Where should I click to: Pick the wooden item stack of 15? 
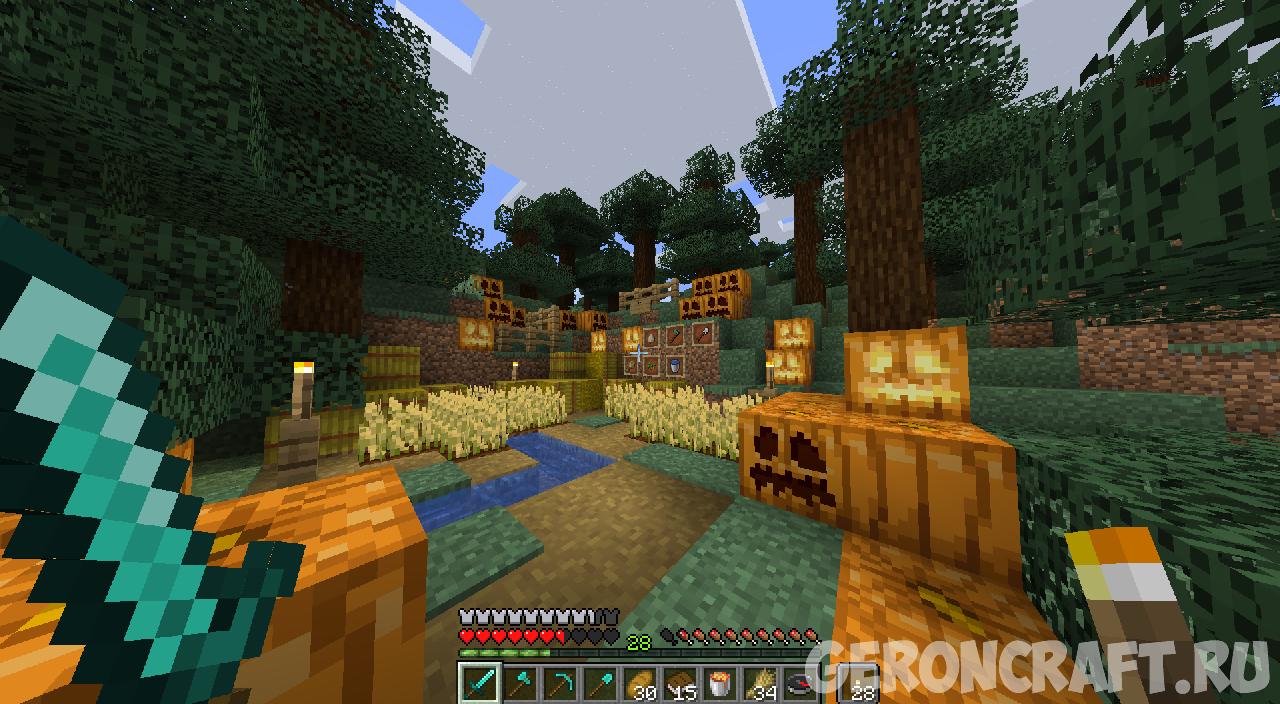[678, 683]
